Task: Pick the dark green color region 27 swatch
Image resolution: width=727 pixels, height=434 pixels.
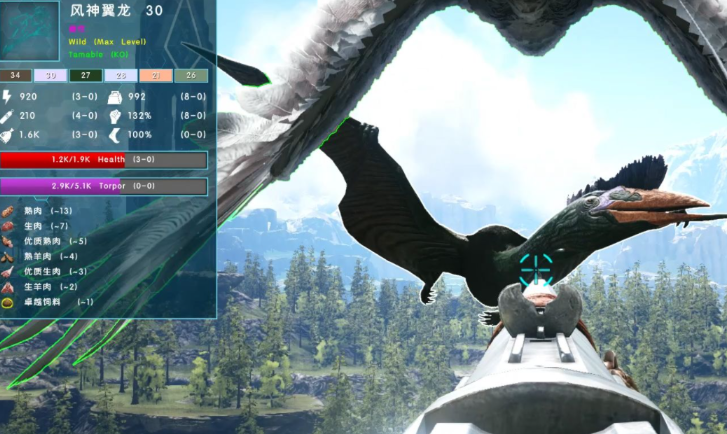Action: [86, 75]
